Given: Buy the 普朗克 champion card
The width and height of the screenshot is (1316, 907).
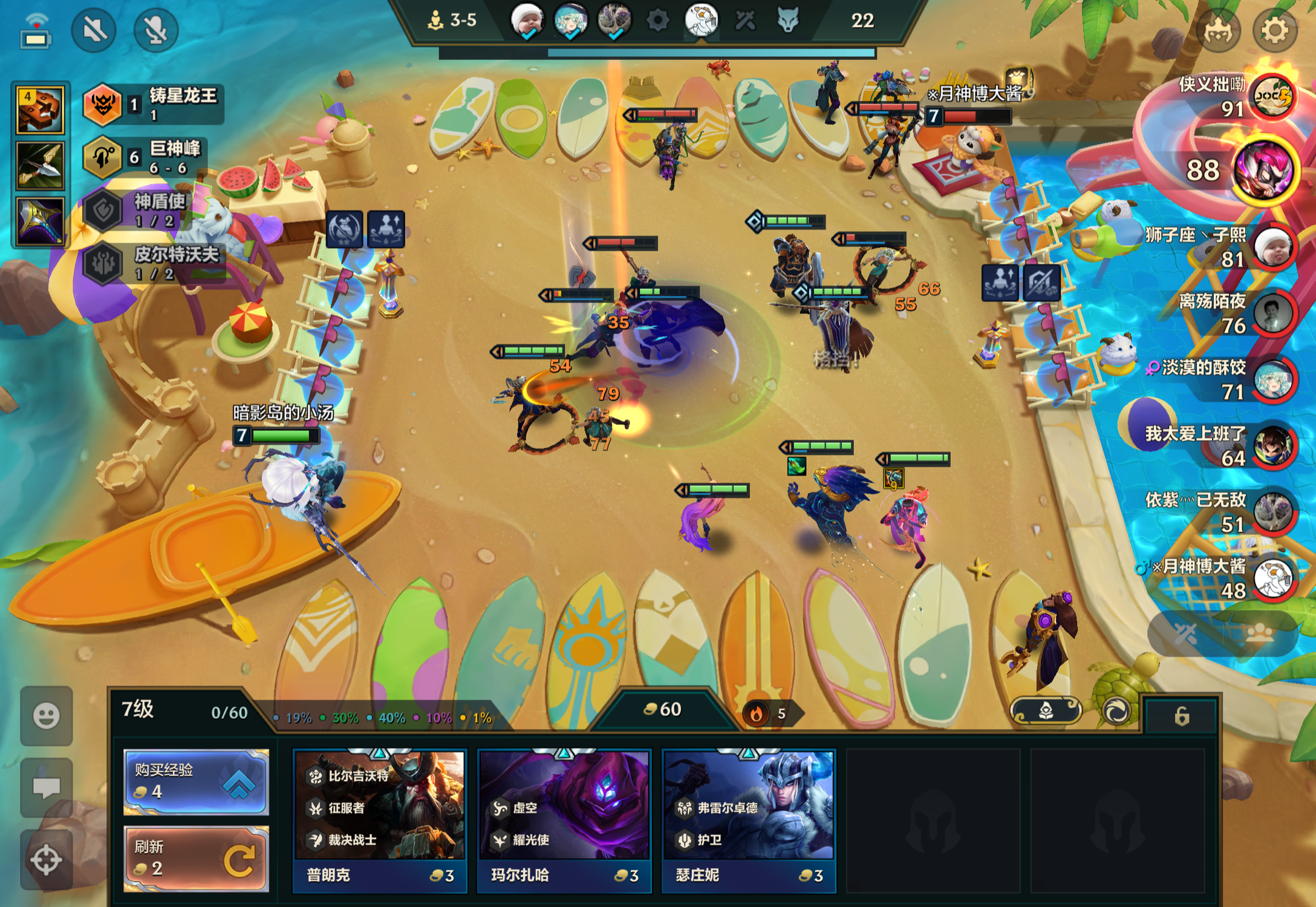Looking at the screenshot, I should (379, 821).
